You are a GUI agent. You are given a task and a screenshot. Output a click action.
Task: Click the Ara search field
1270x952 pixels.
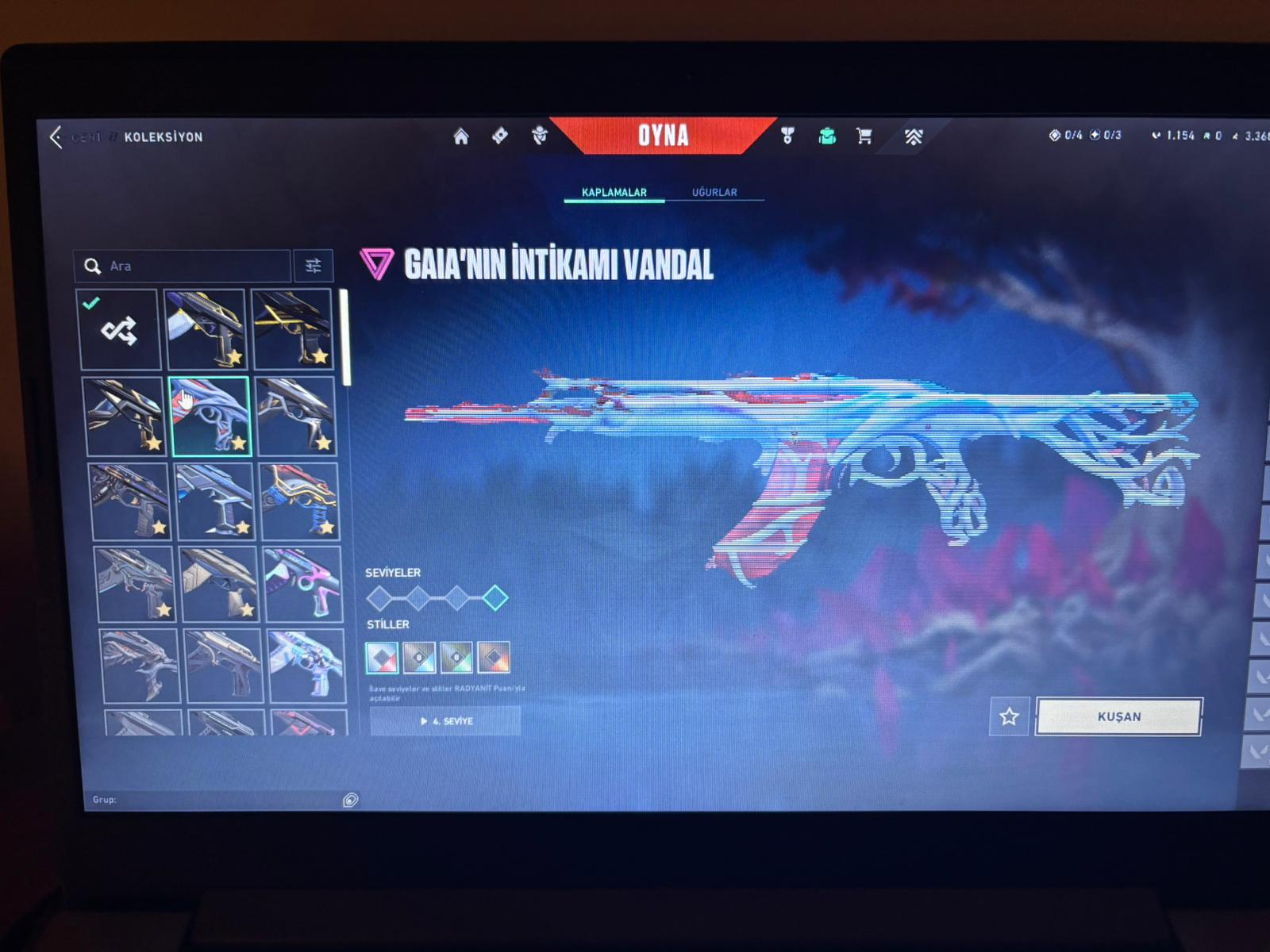coord(190,267)
